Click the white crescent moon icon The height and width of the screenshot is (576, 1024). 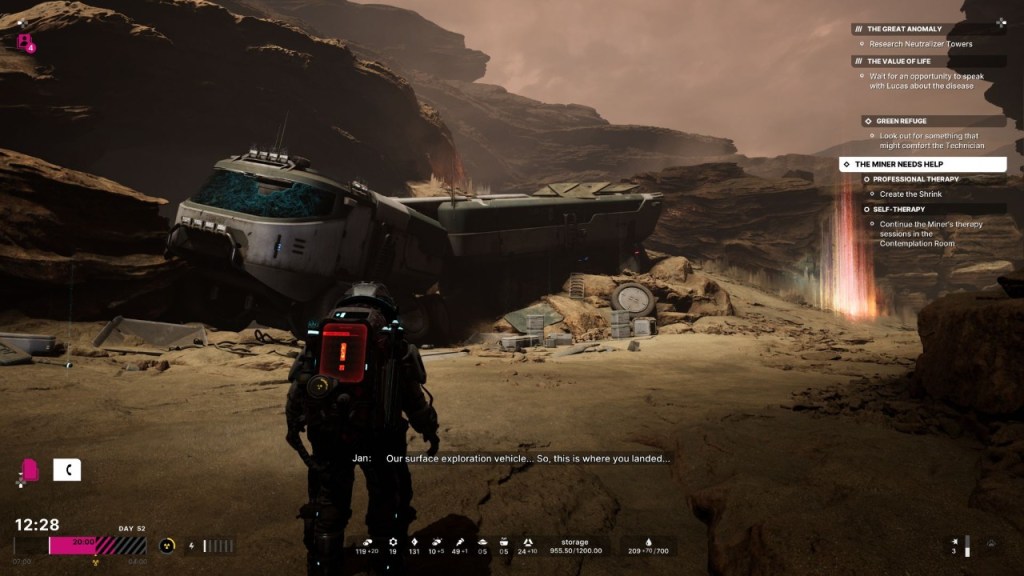(x=67, y=469)
